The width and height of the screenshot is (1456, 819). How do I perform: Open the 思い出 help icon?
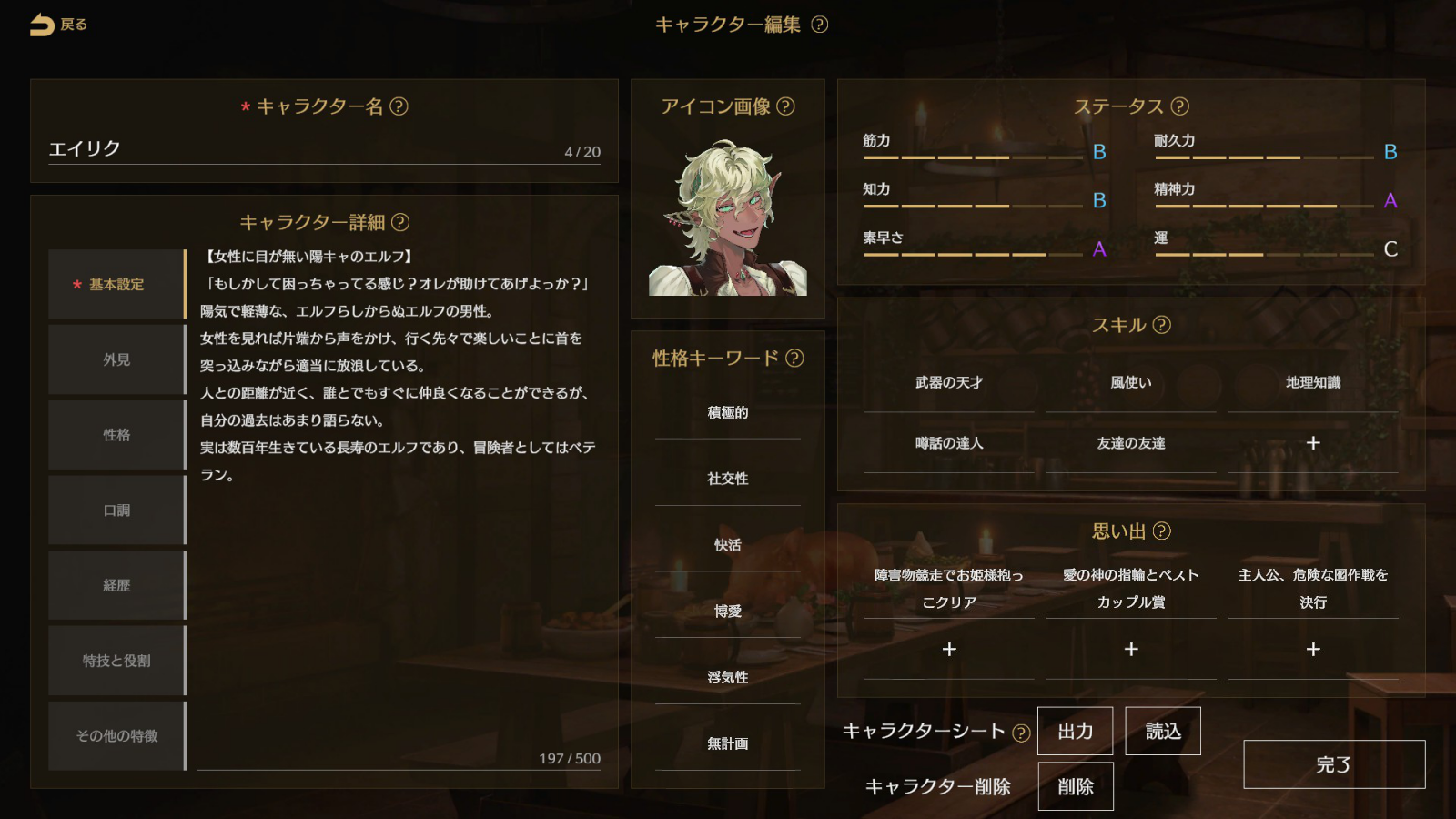click(1163, 530)
